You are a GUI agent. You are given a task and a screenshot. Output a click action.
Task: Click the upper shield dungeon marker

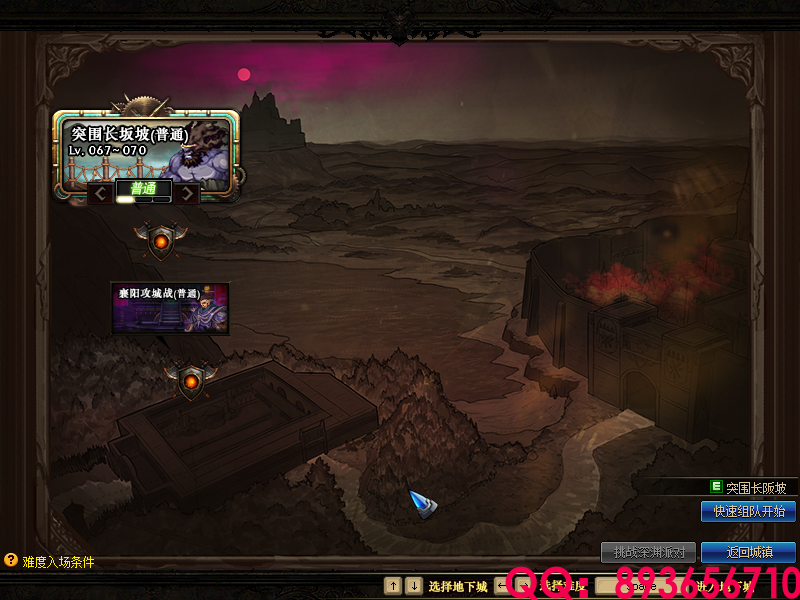coord(161,241)
